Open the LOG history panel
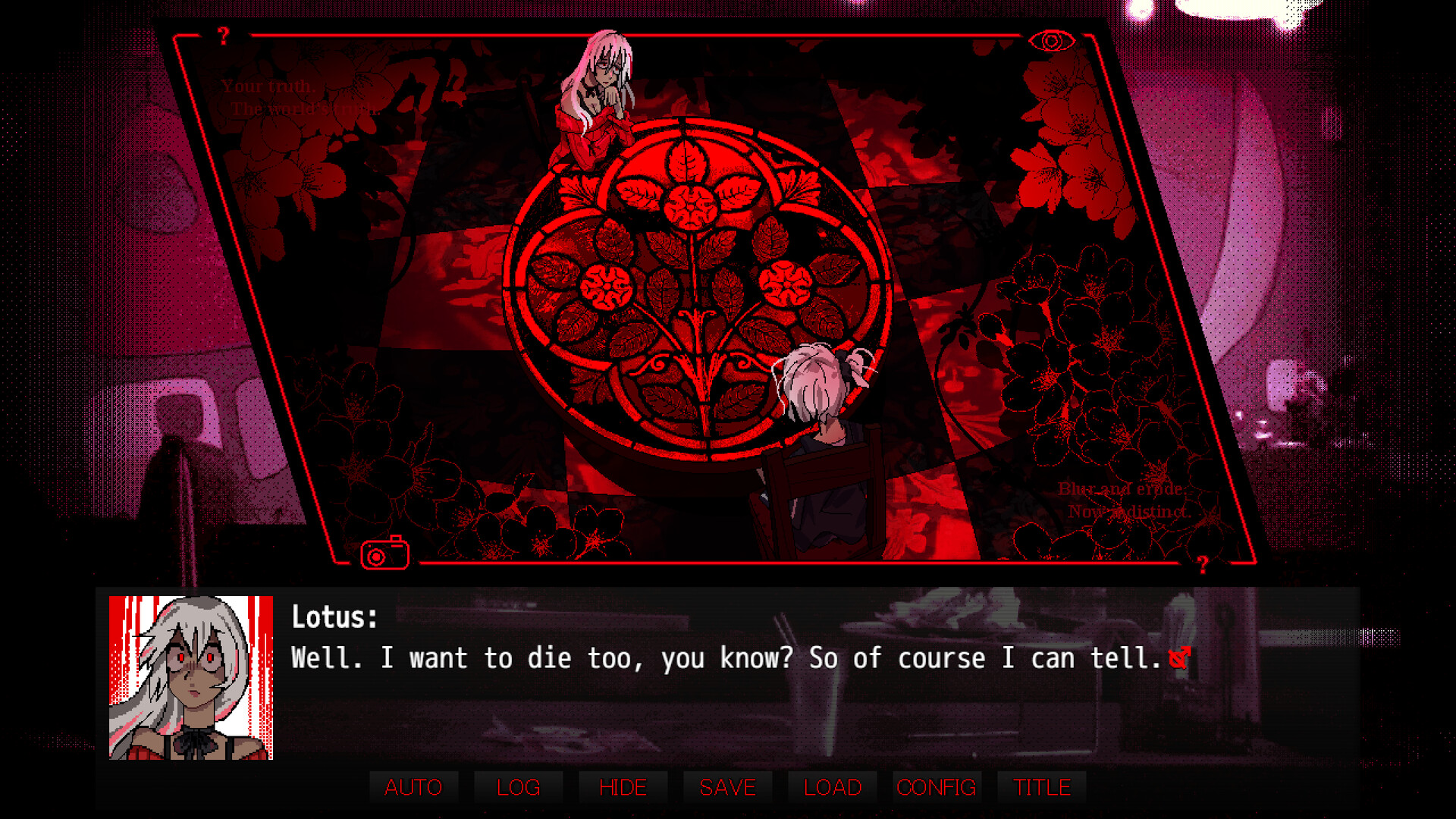The height and width of the screenshot is (819, 1456). click(x=518, y=787)
